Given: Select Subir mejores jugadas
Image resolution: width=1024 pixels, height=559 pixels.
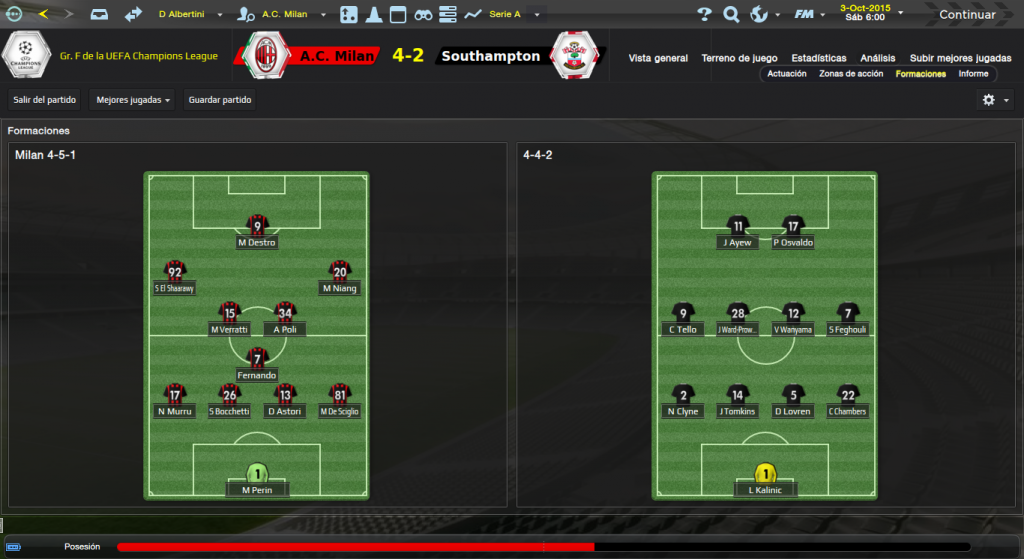Looking at the screenshot, I should [959, 58].
